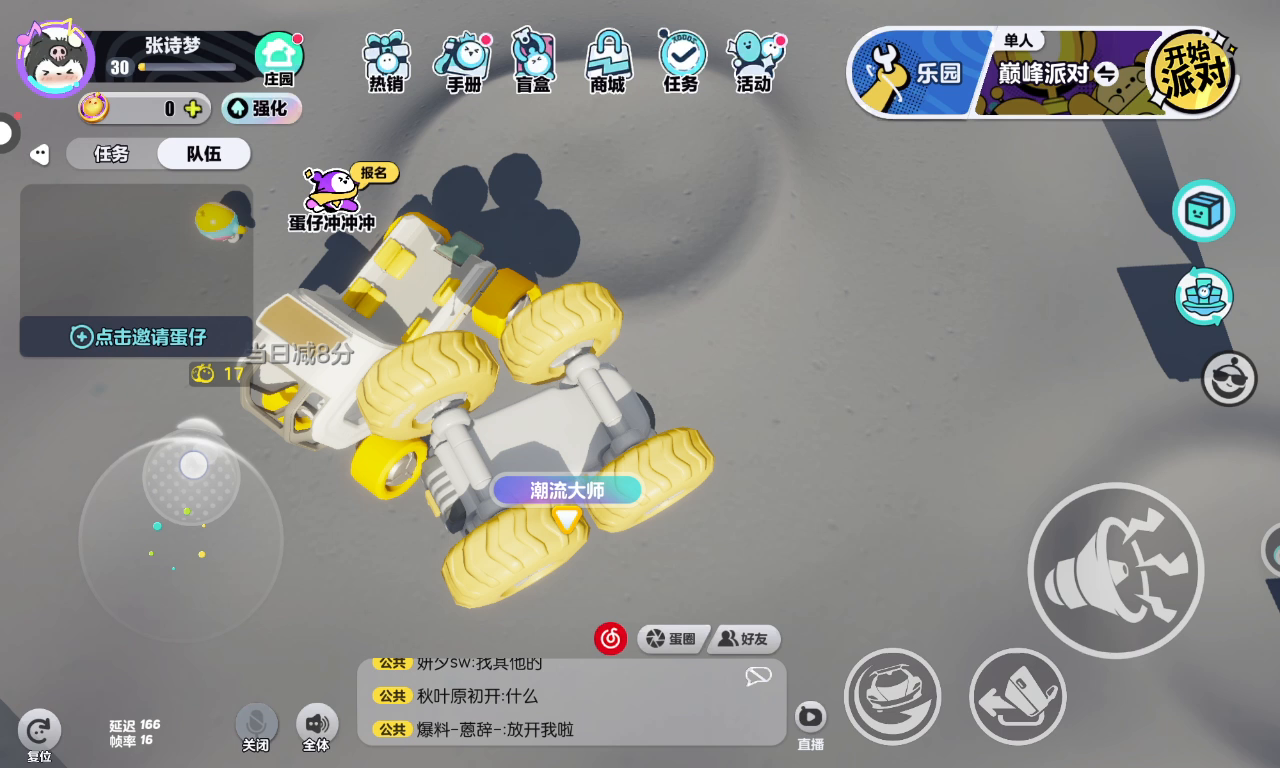
Task: Switch to the 队伍 team tab
Action: coord(203,154)
